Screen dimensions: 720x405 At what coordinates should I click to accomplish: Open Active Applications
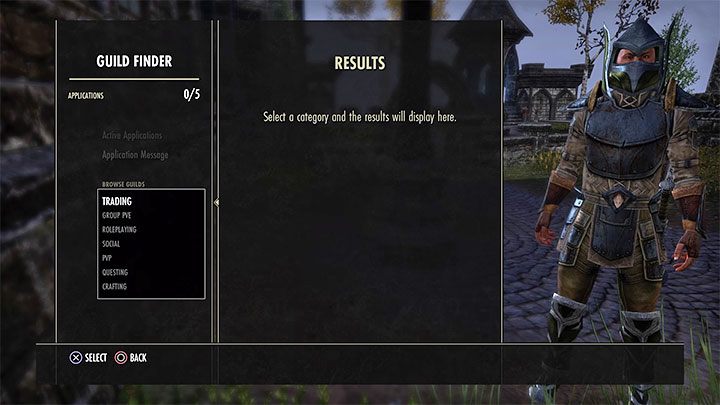pos(132,135)
